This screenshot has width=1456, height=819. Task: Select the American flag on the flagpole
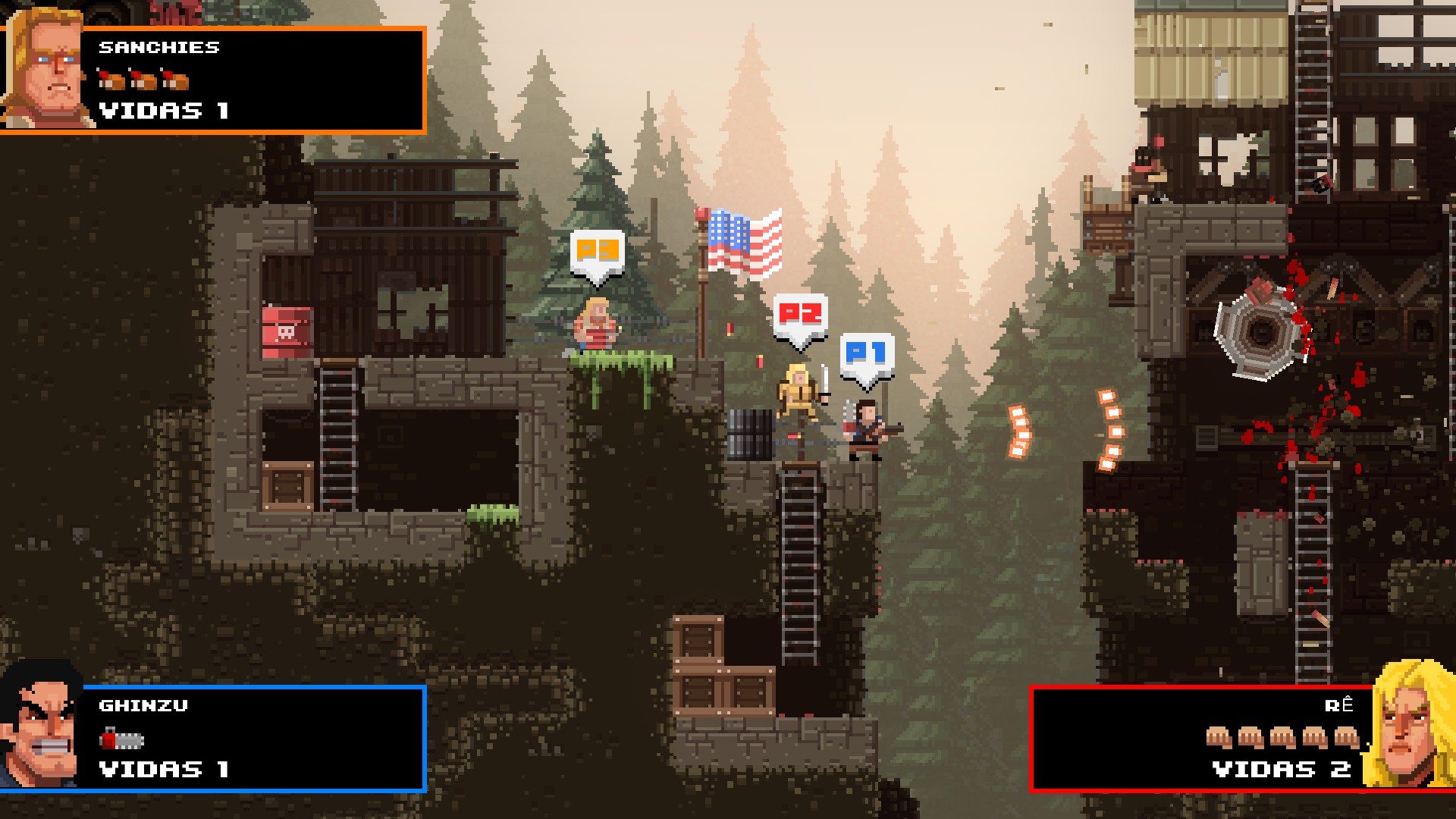(x=745, y=241)
